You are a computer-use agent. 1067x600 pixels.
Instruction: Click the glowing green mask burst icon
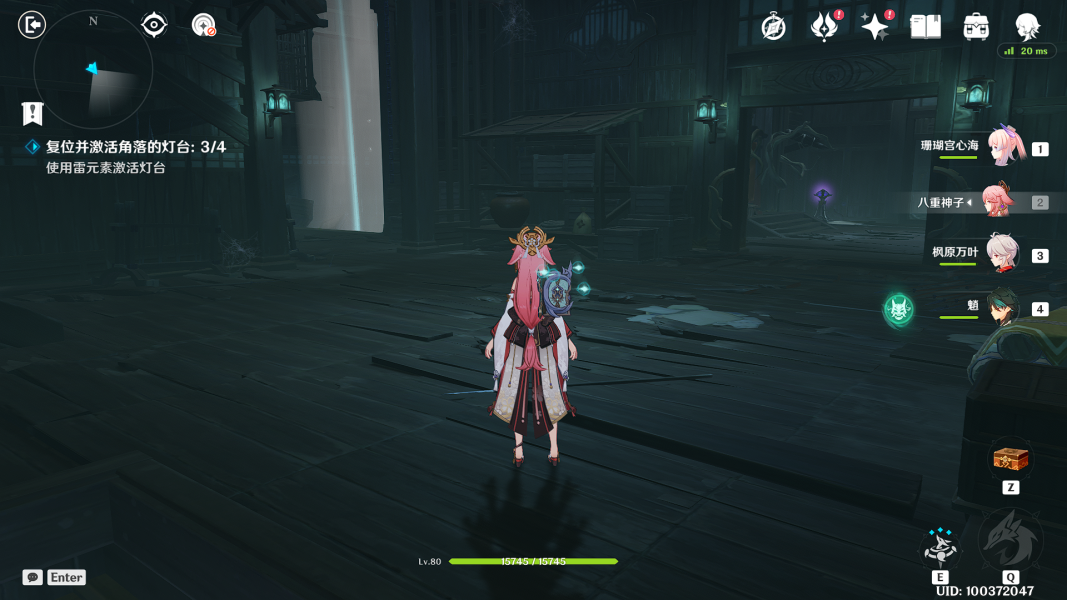pos(898,310)
